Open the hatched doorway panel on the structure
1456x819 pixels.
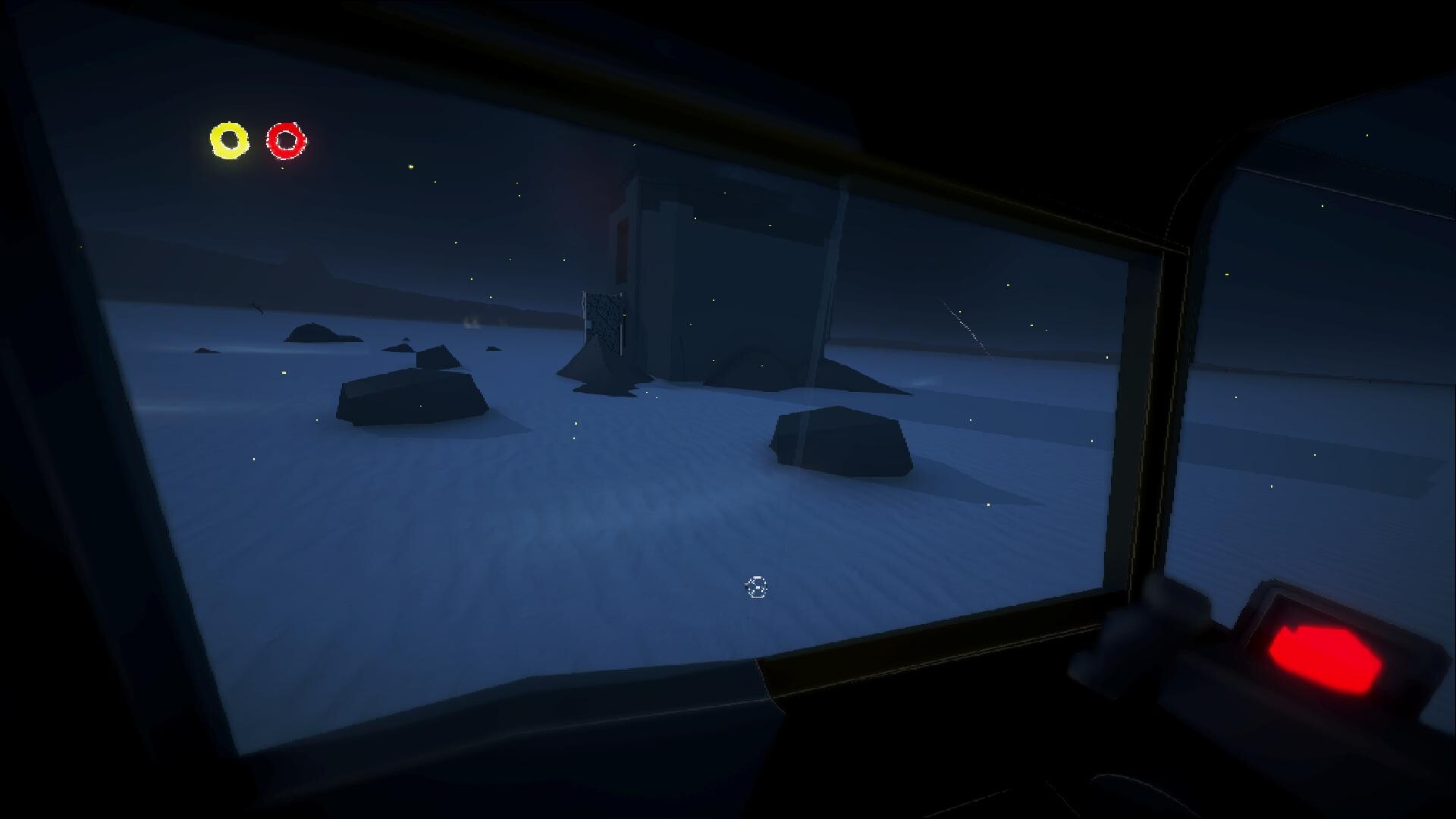pos(603,322)
